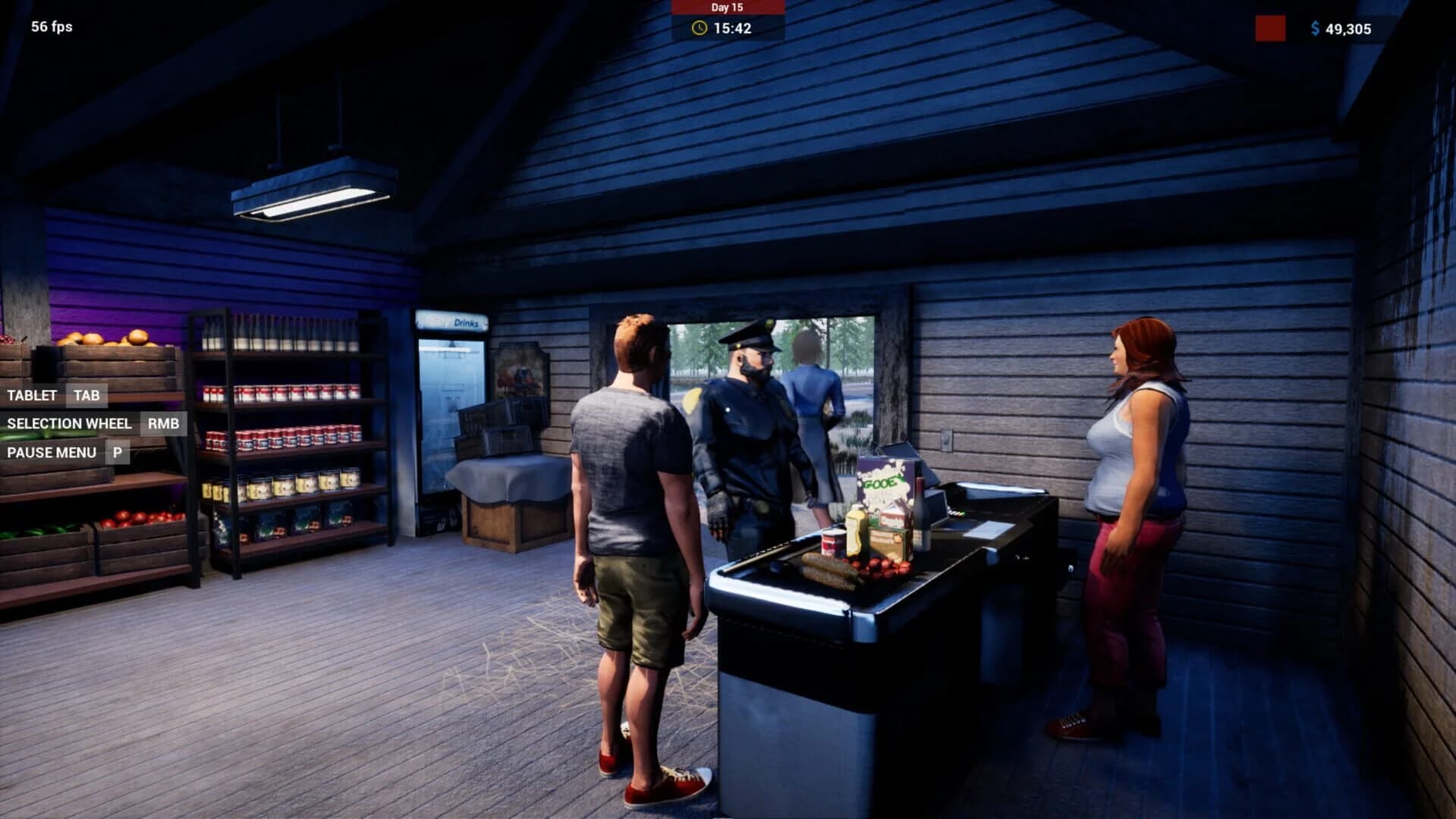Click the TAB key badge next to TABLET
Screen dimensions: 1456x819
[86, 395]
